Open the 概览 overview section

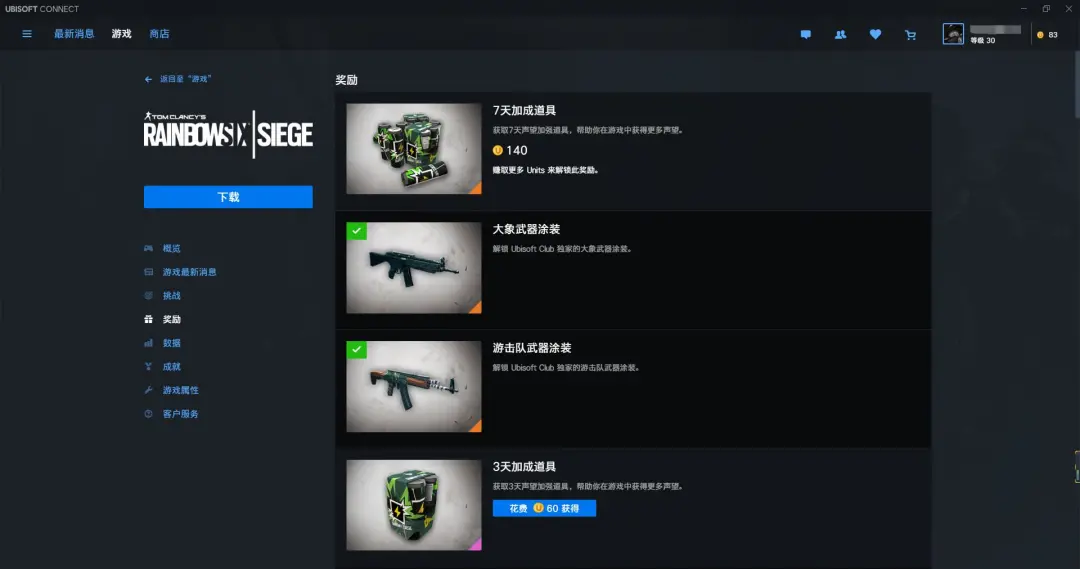pyautogui.click(x=171, y=248)
